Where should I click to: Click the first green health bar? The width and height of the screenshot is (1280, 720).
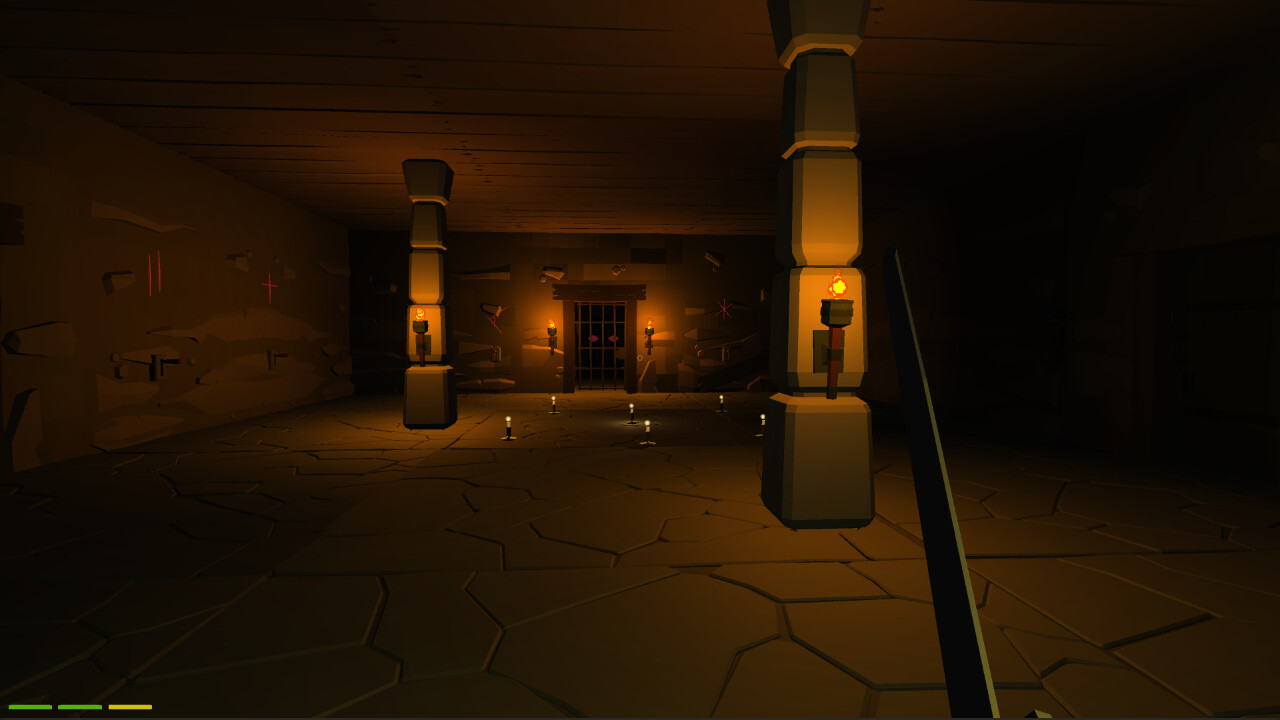click(x=30, y=707)
